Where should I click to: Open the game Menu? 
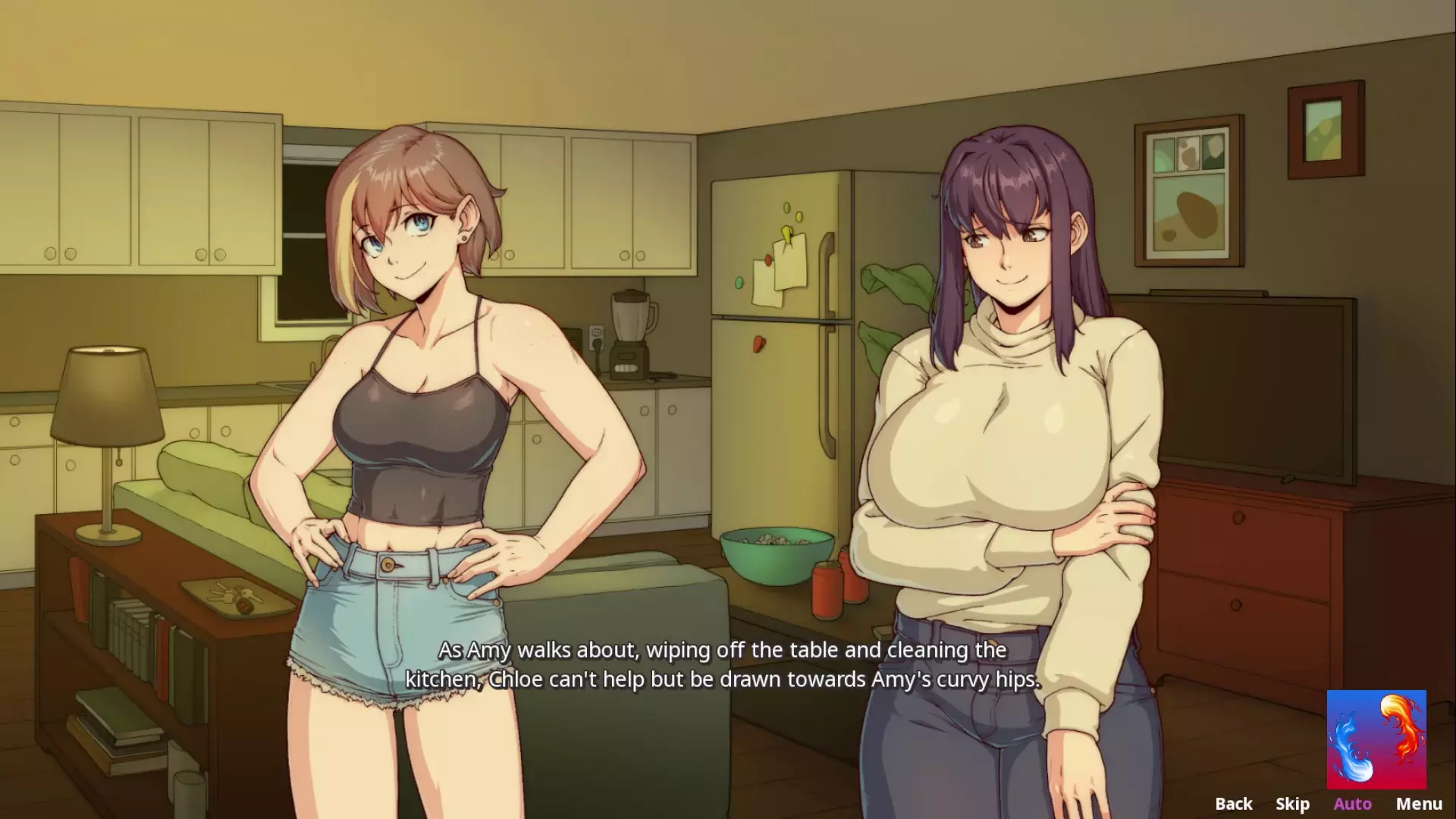[1419, 803]
